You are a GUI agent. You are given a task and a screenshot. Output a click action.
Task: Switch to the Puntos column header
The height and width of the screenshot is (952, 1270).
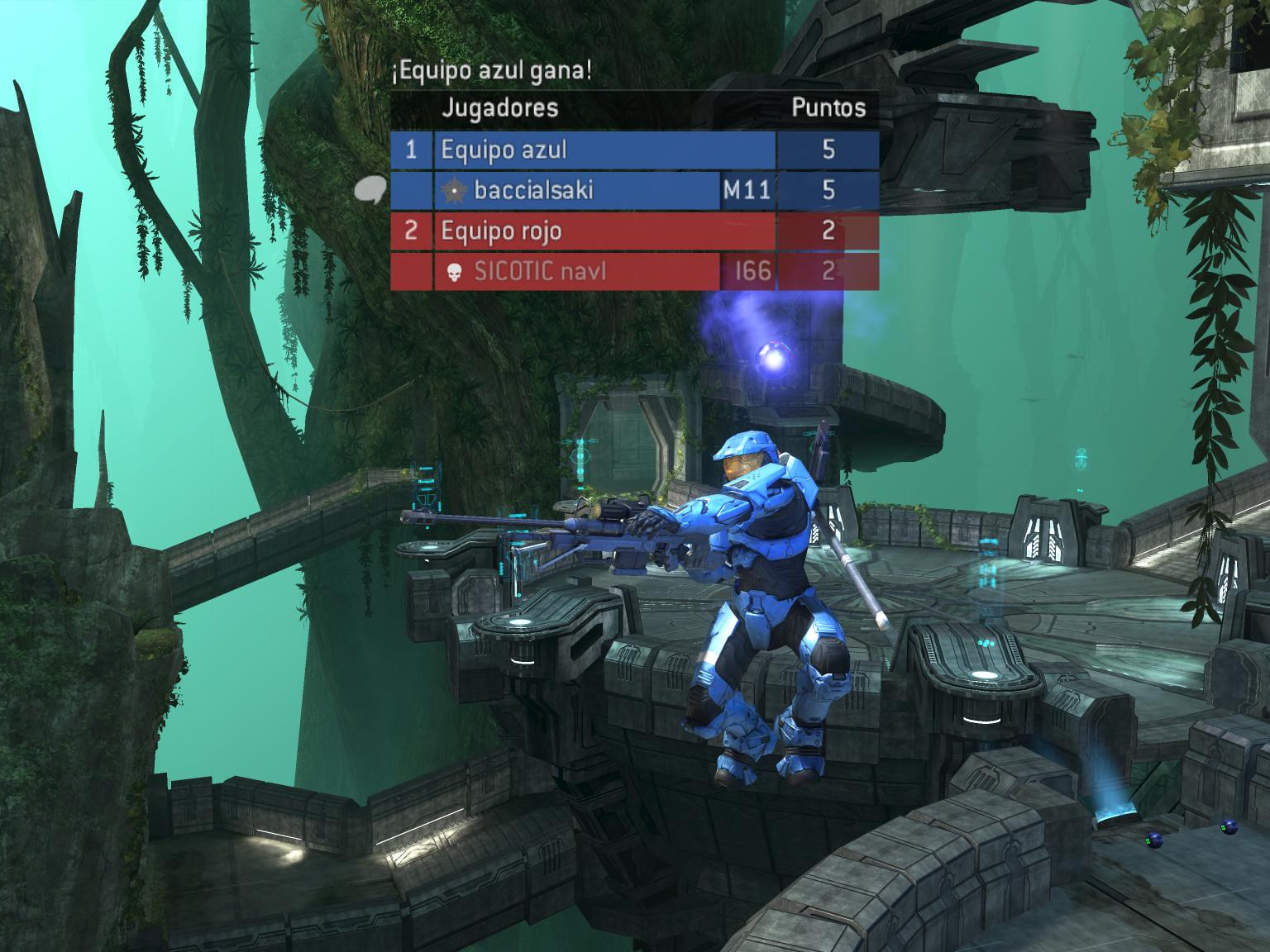(x=828, y=106)
